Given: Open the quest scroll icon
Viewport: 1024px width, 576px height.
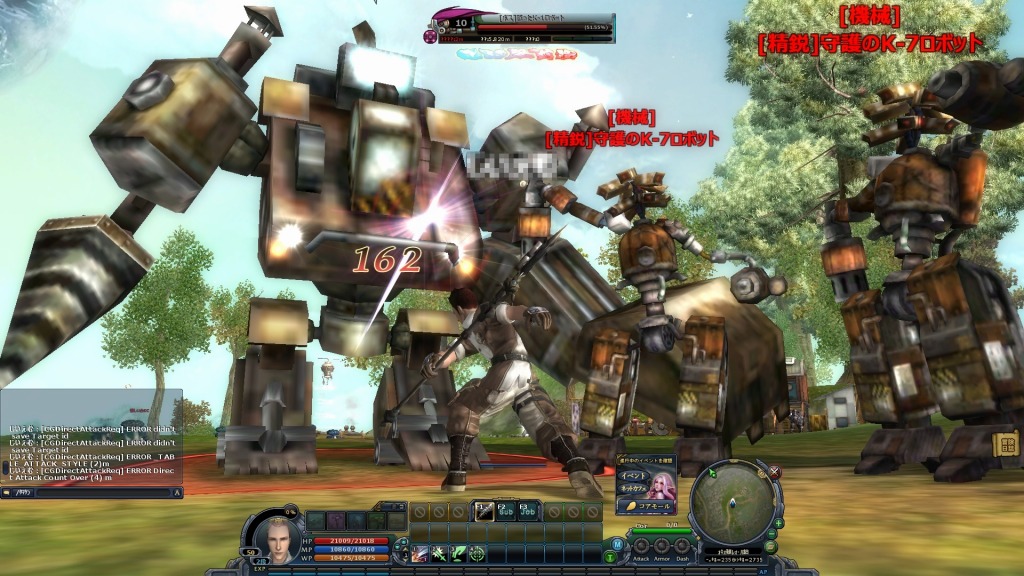Looking at the screenshot, I should coord(1006,444).
